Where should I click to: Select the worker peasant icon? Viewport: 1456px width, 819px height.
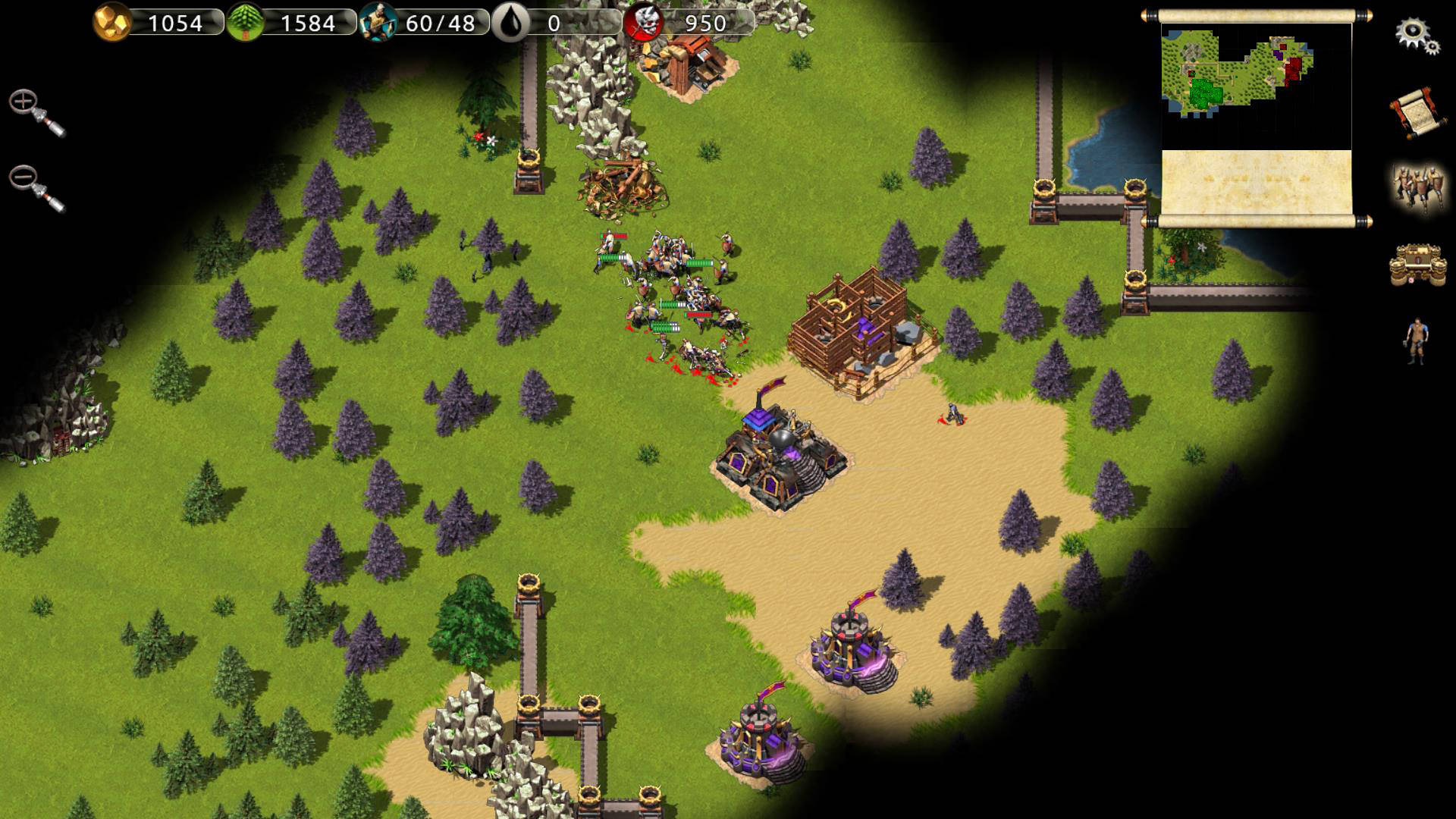click(1417, 341)
